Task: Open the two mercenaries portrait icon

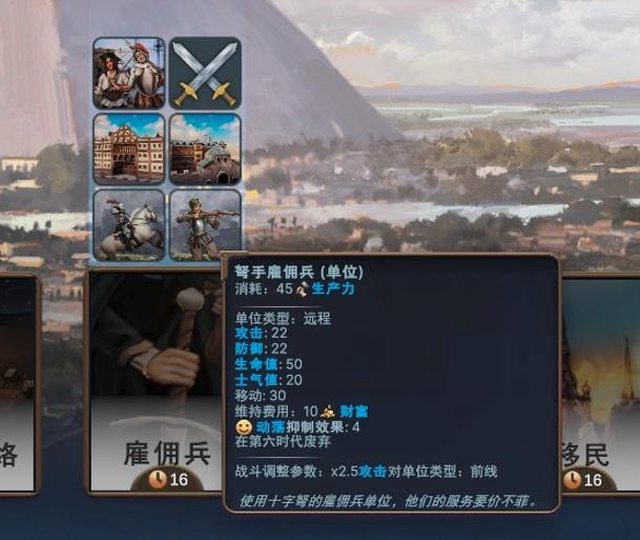Action: click(x=129, y=73)
